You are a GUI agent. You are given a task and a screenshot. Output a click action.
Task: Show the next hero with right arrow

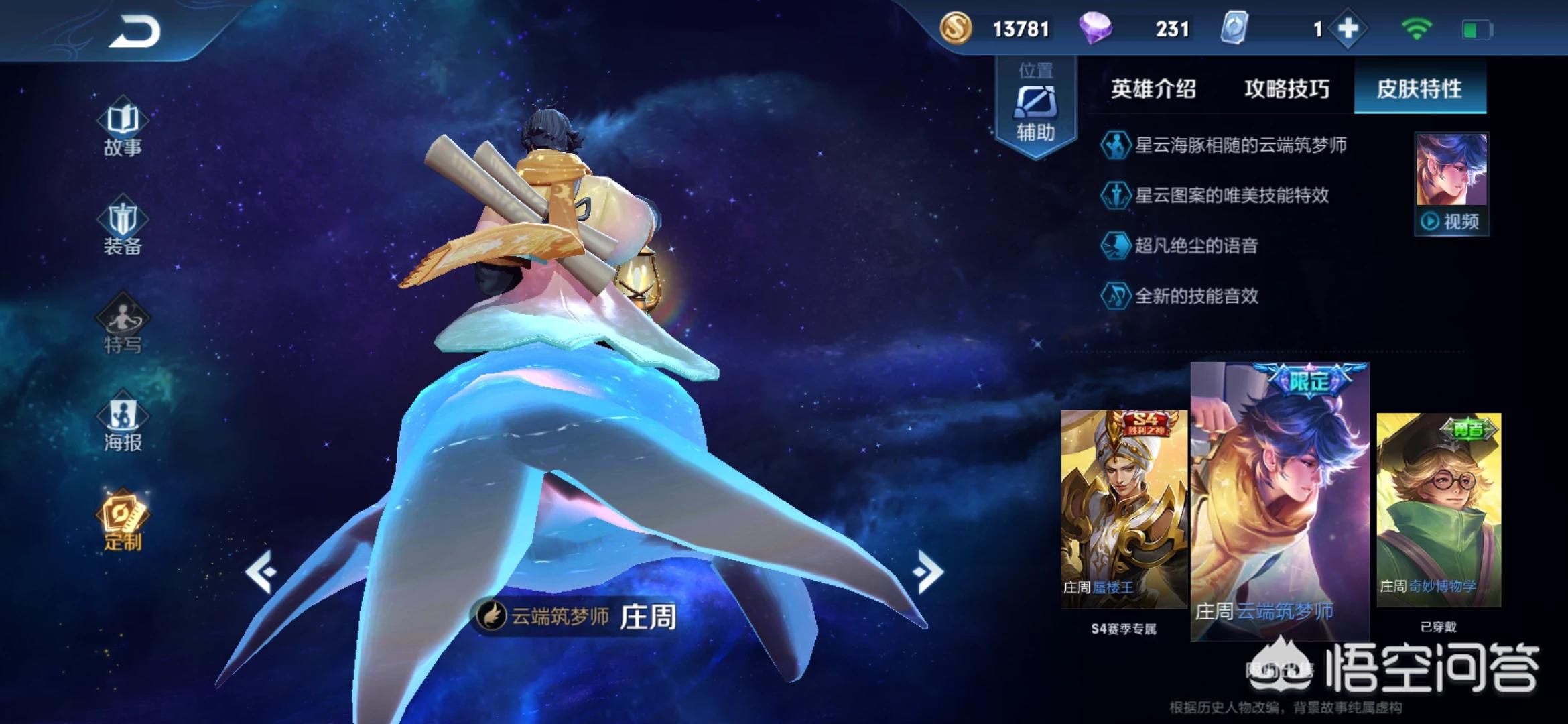coord(928,572)
